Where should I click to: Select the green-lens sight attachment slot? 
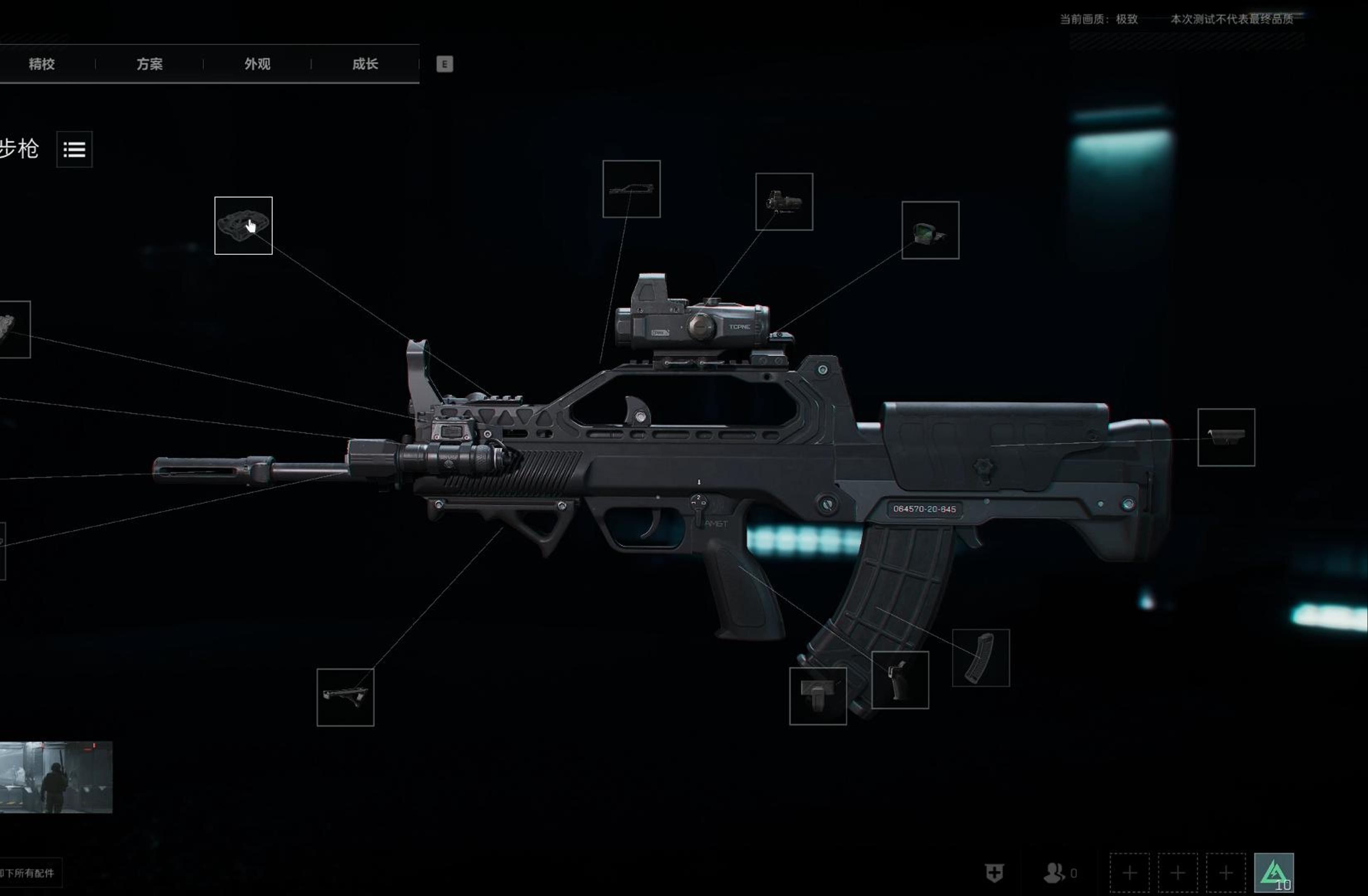coord(930,230)
